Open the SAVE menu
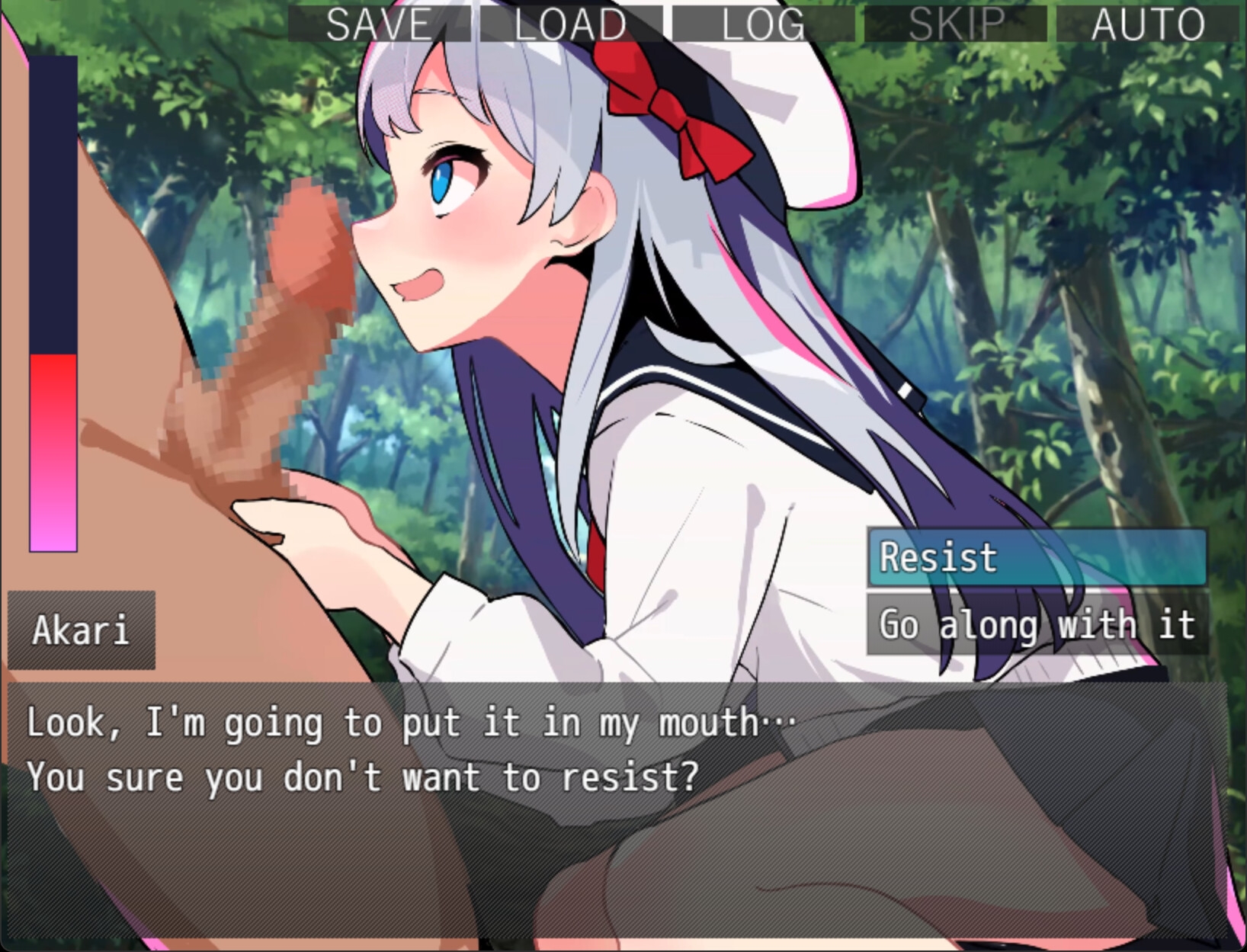Screen dimensions: 1247x952 pos(377,23)
